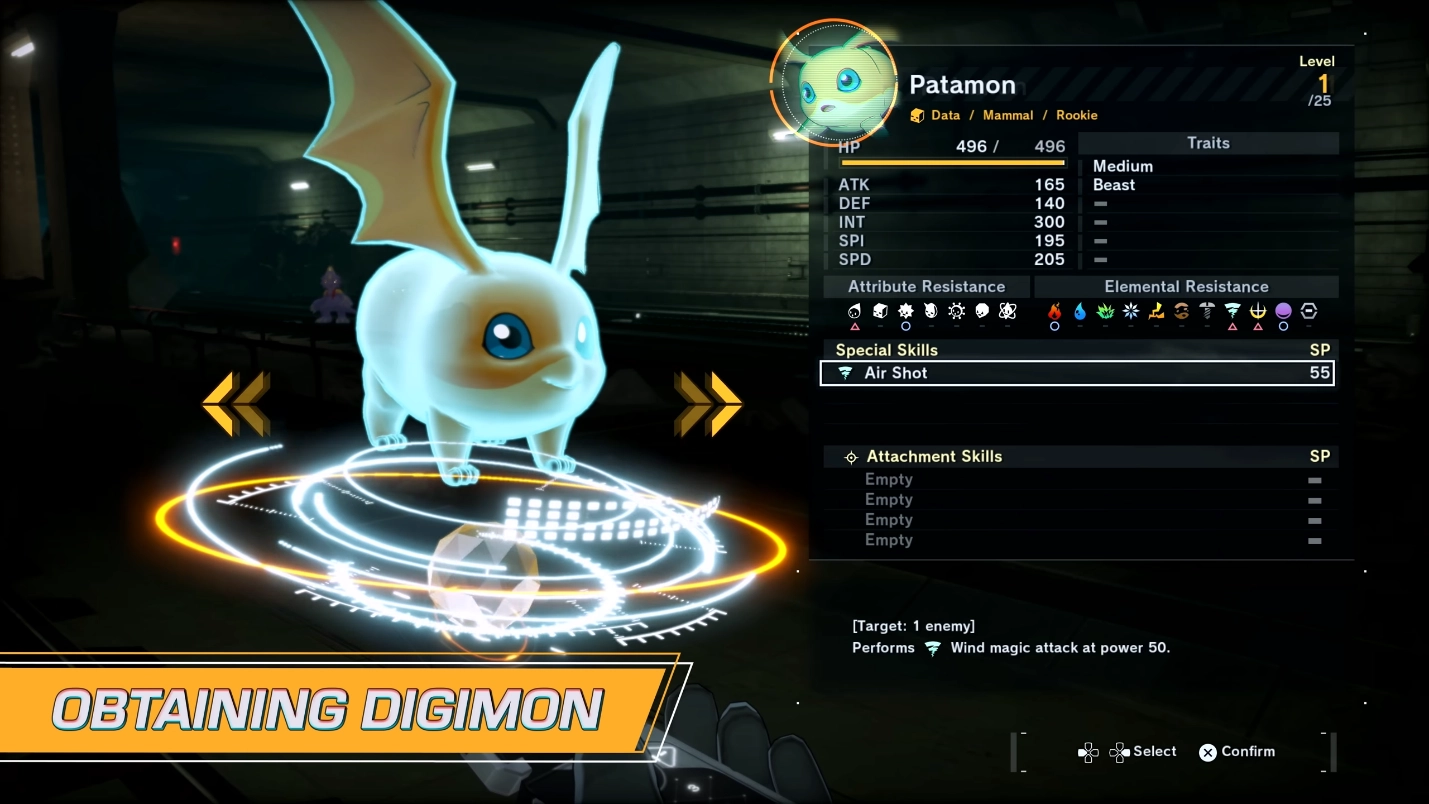This screenshot has height=804, width=1429.
Task: Select the Air Shot special skill
Action: coord(1076,373)
